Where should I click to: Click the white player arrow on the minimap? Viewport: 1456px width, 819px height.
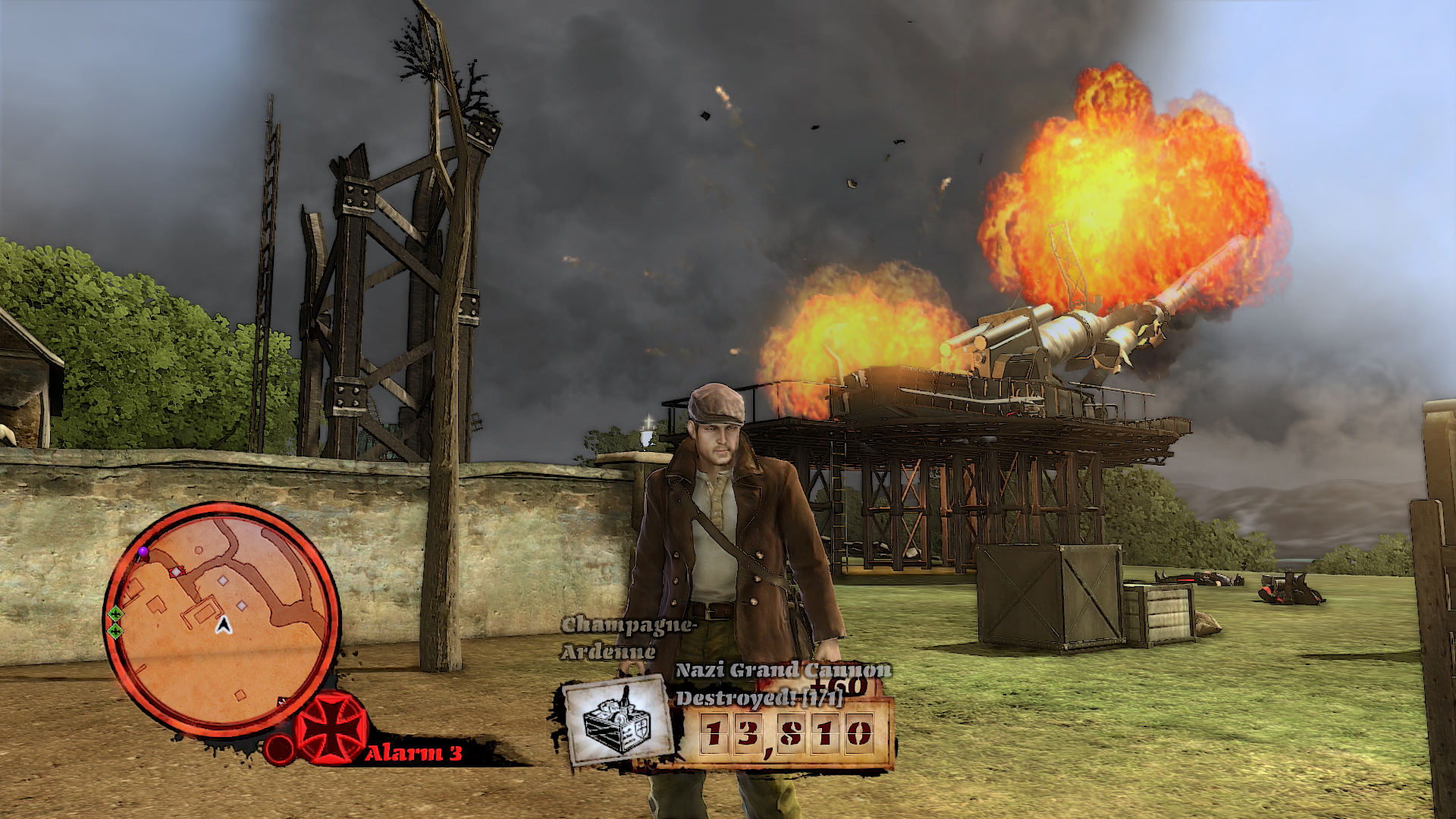(x=223, y=625)
